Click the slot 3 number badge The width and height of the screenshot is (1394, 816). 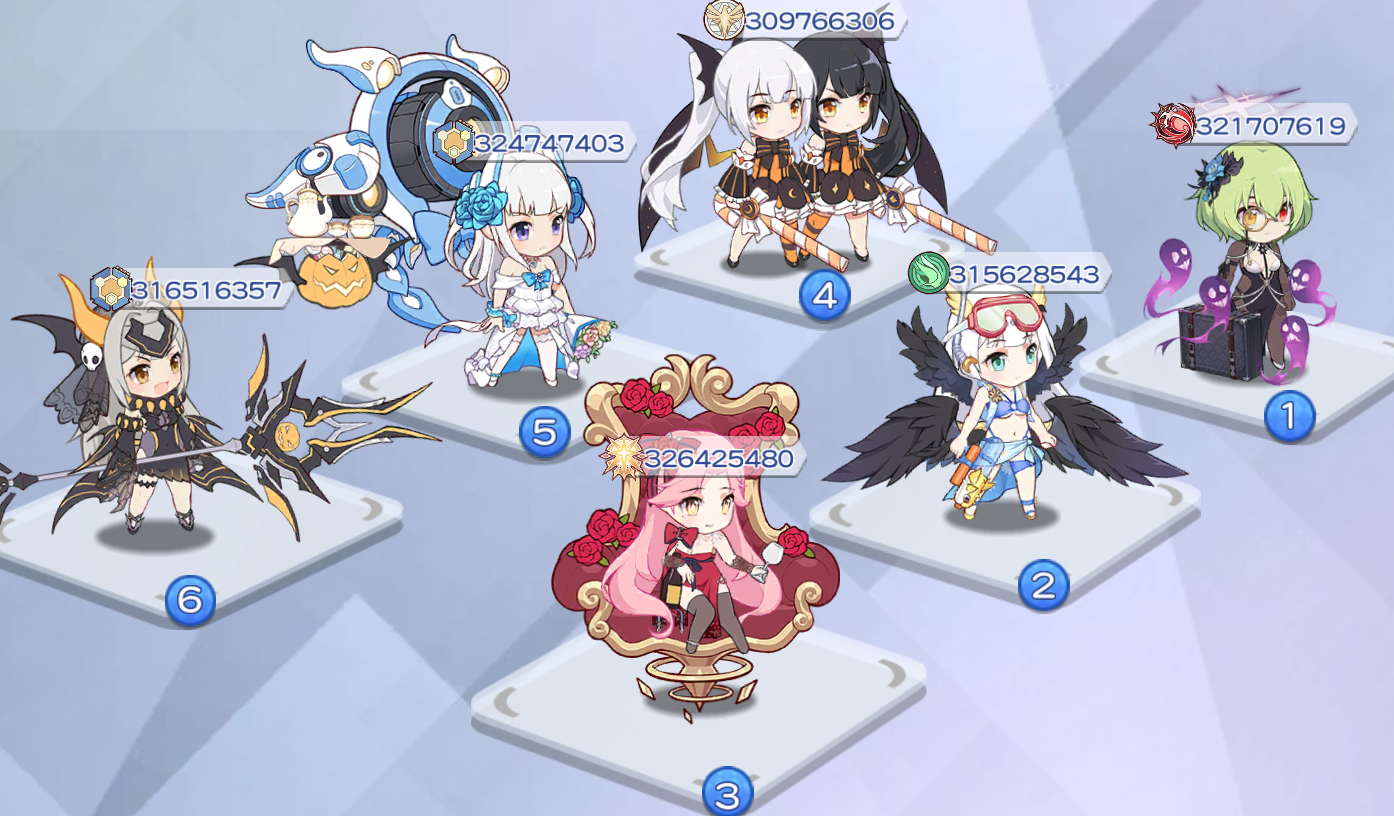click(726, 789)
